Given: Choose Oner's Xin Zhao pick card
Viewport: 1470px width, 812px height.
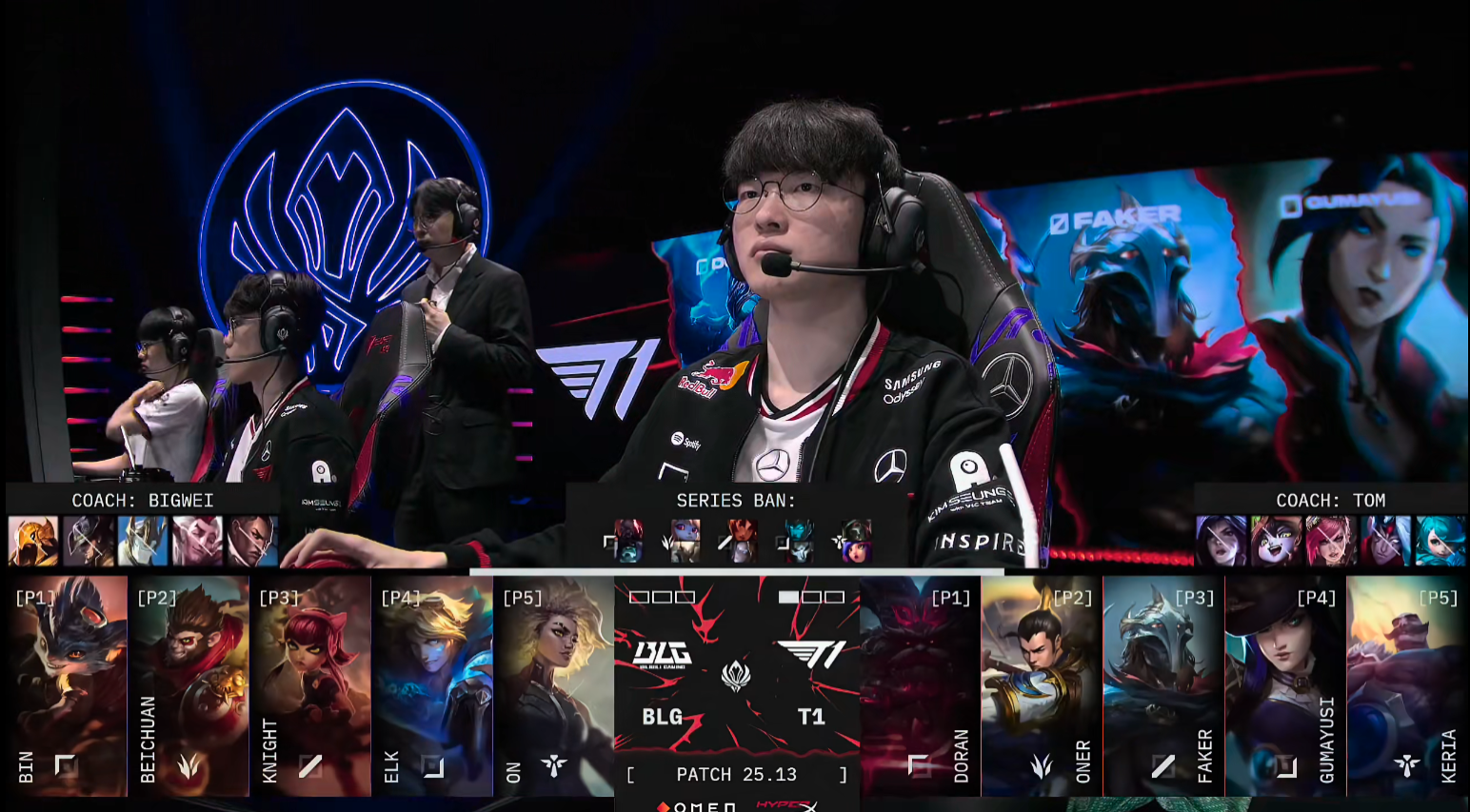Looking at the screenshot, I should coord(1042,685).
